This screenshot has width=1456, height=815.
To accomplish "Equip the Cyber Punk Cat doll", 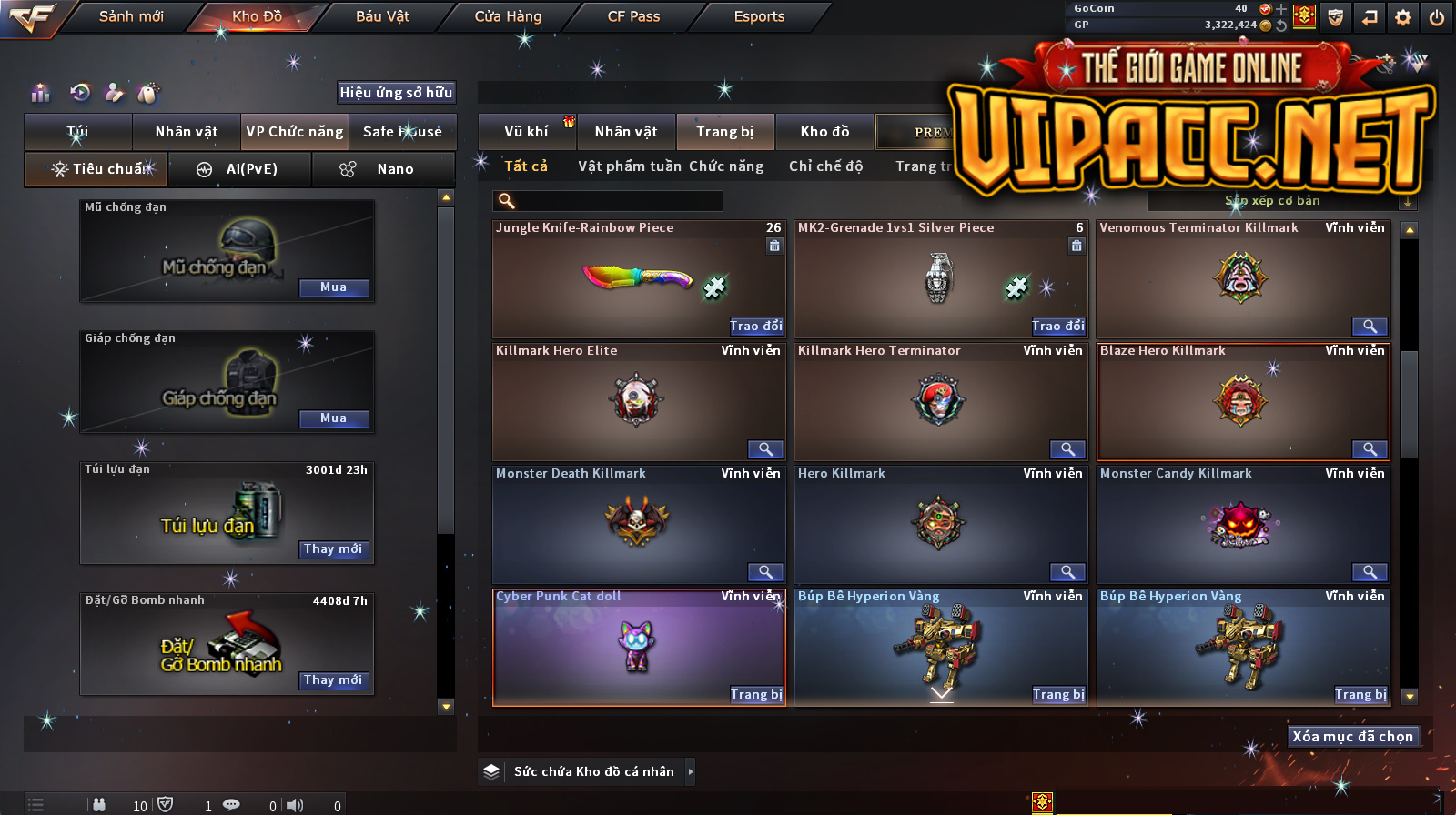I will point(755,694).
